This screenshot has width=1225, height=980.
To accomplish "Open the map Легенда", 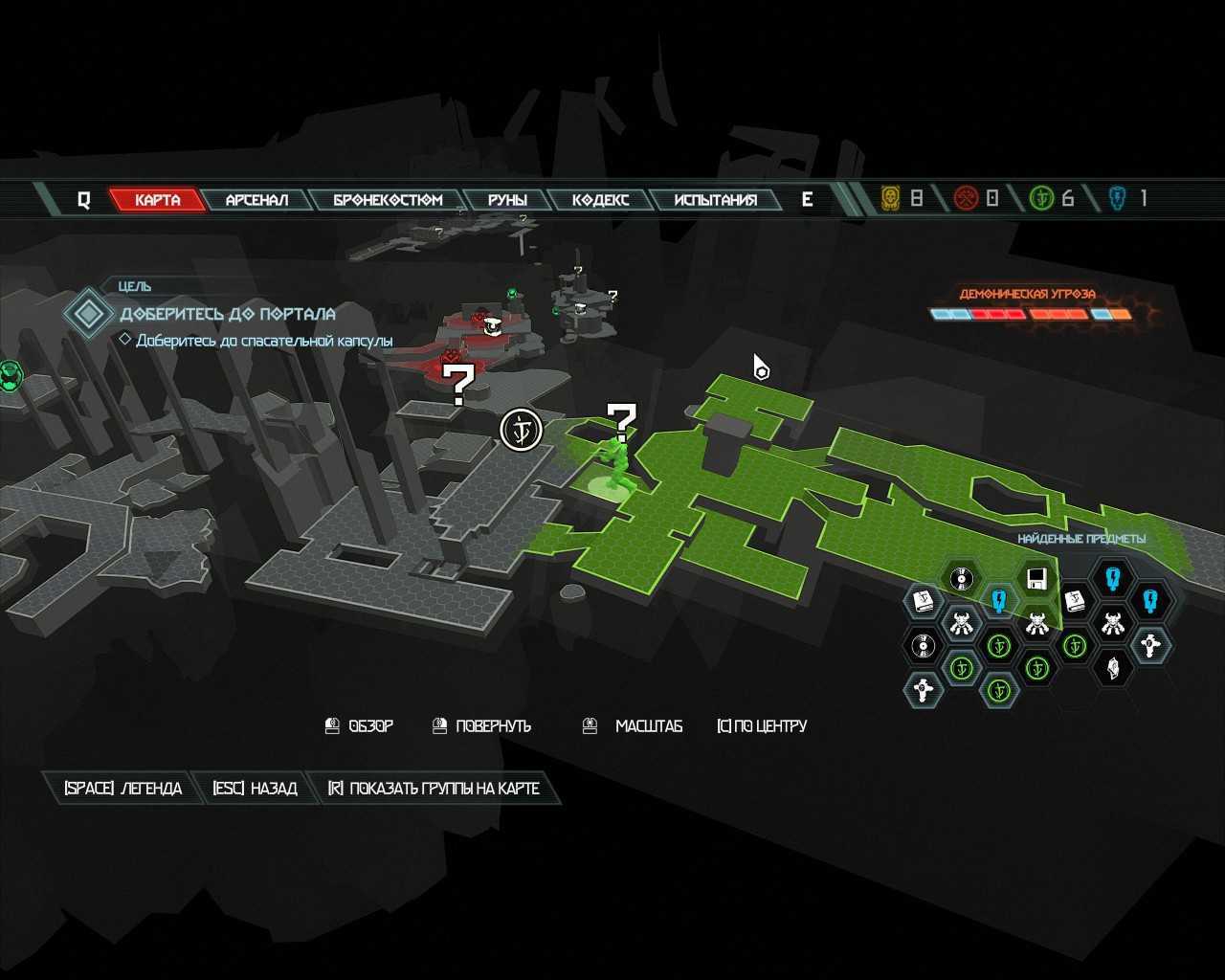I will [x=122, y=789].
